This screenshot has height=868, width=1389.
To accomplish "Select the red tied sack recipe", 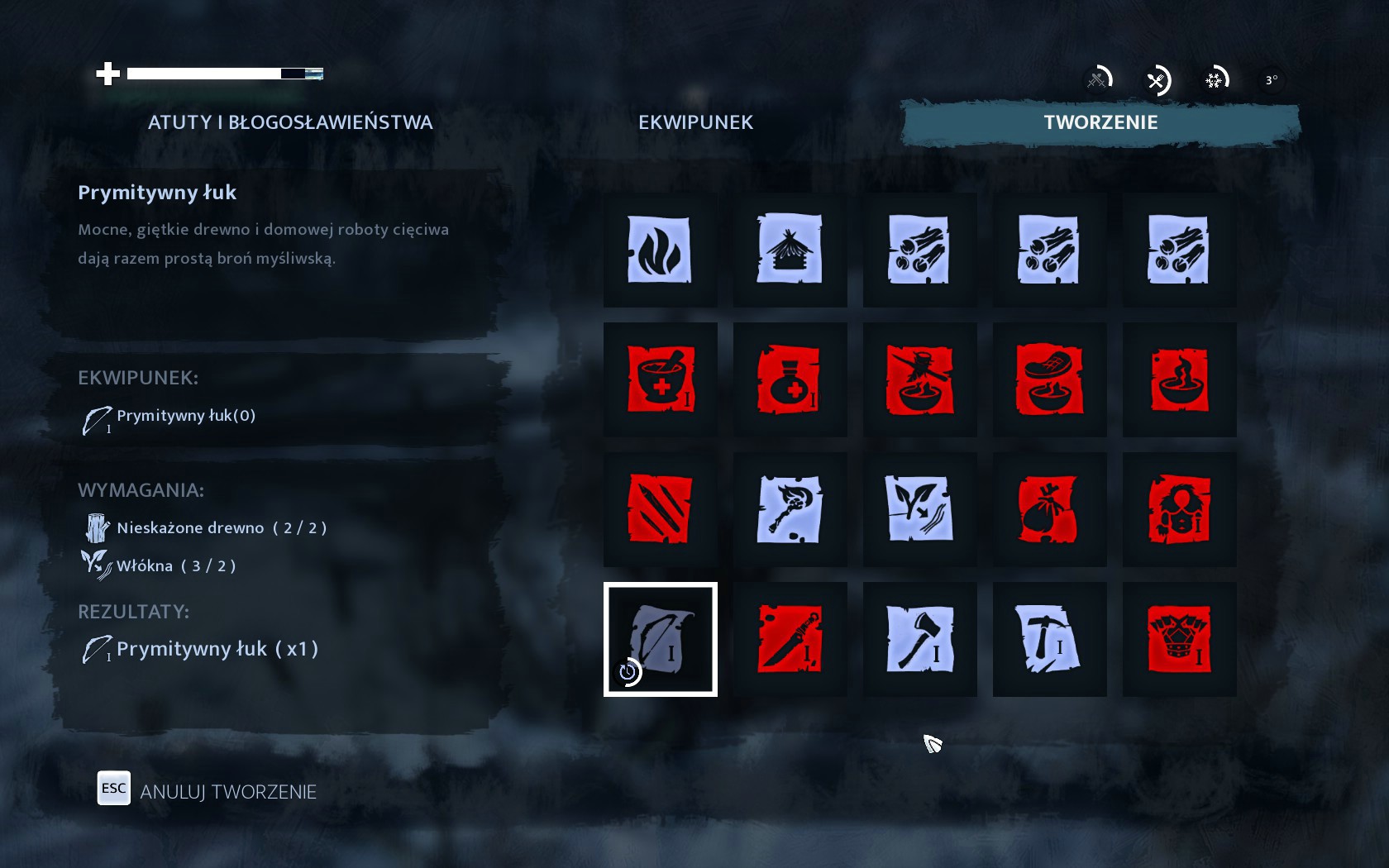I will click(1049, 509).
